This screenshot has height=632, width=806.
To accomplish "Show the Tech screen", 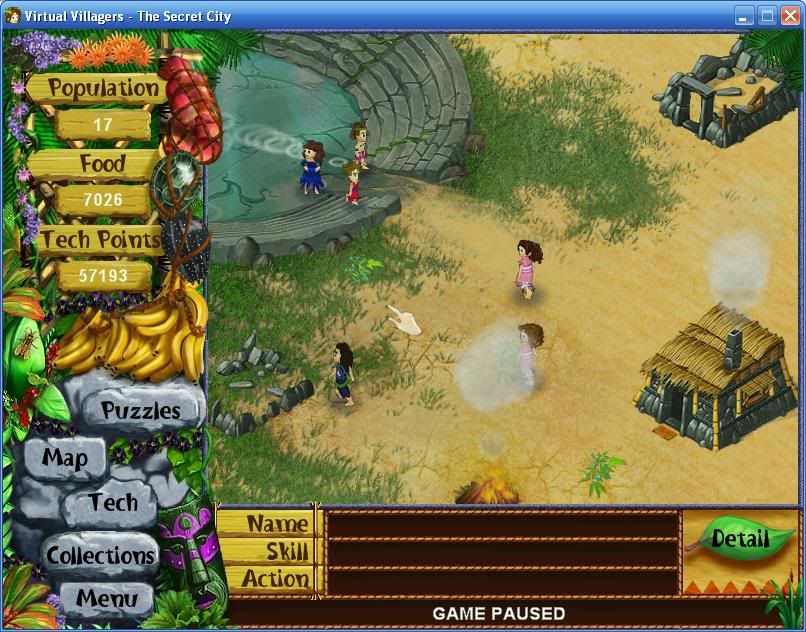I will (112, 502).
